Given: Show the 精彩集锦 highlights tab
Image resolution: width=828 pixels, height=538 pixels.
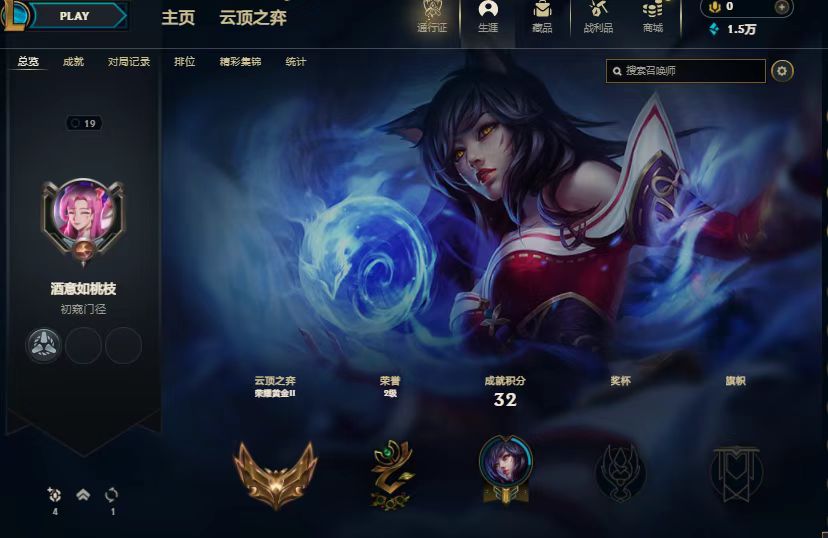Looking at the screenshot, I should click(x=240, y=62).
